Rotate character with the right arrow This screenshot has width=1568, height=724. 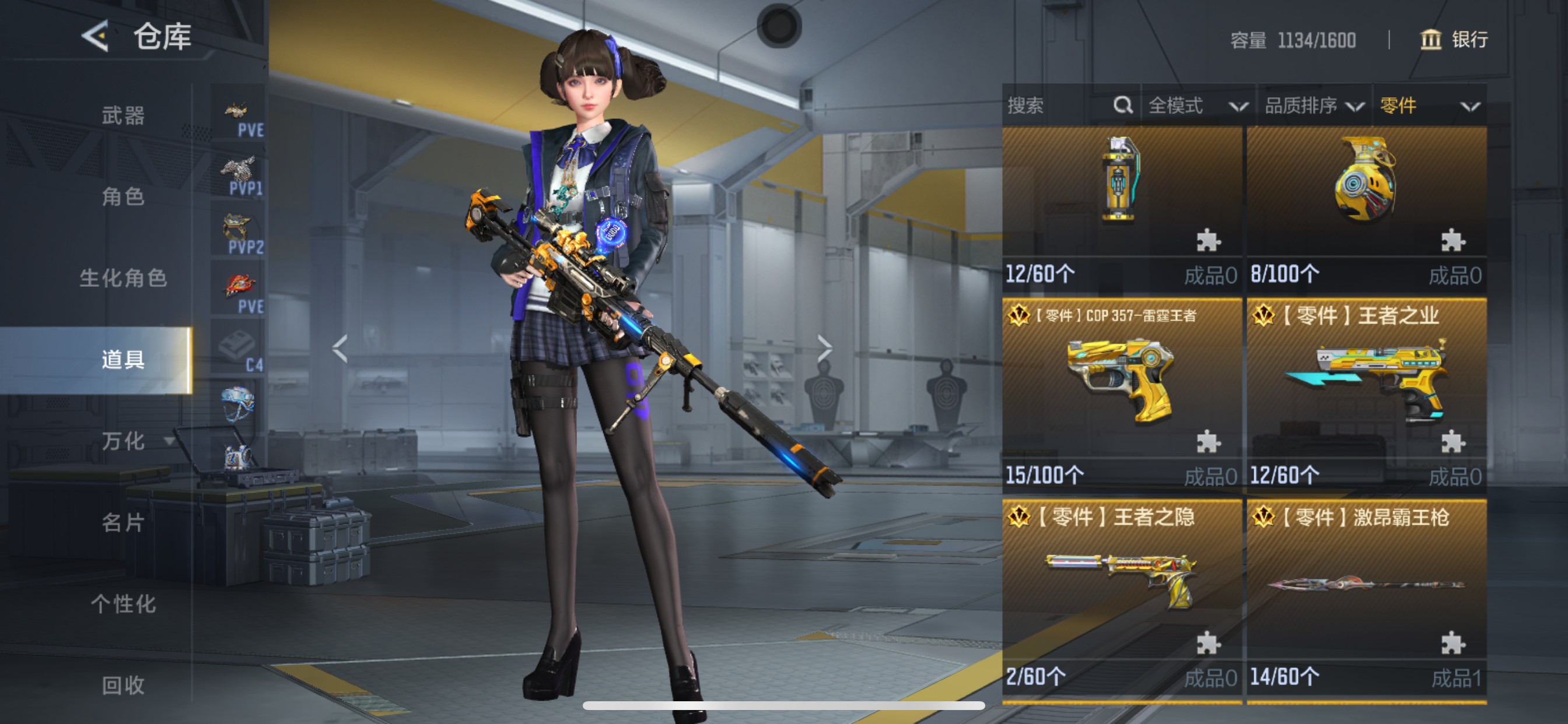point(824,349)
